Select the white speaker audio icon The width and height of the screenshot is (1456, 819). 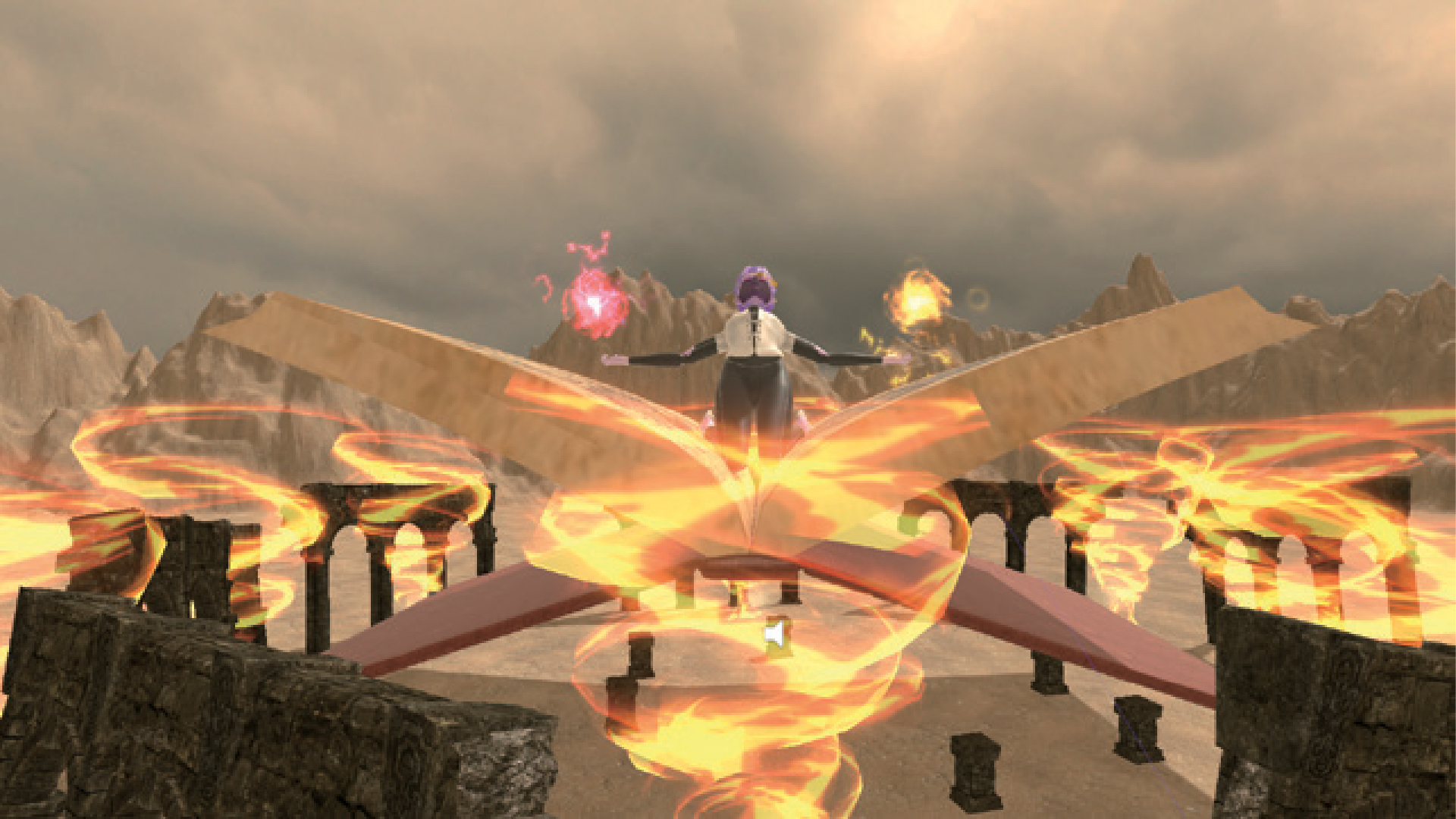click(x=774, y=634)
